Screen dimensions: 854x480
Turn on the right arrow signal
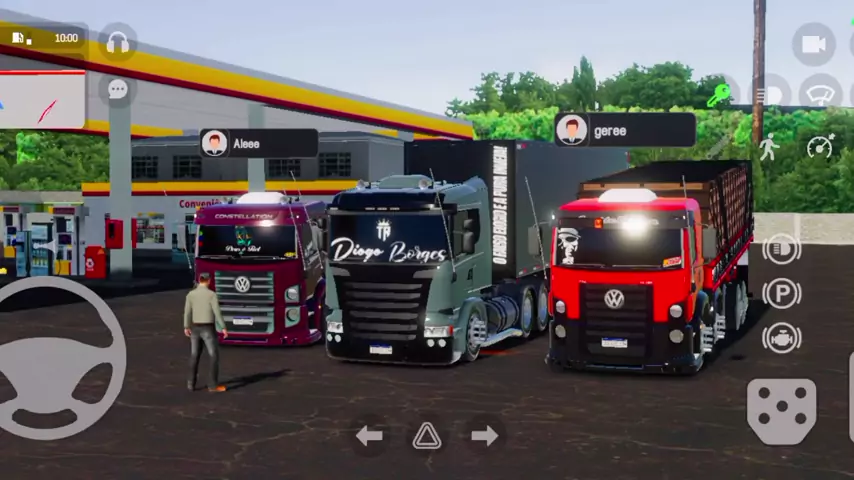click(x=485, y=435)
